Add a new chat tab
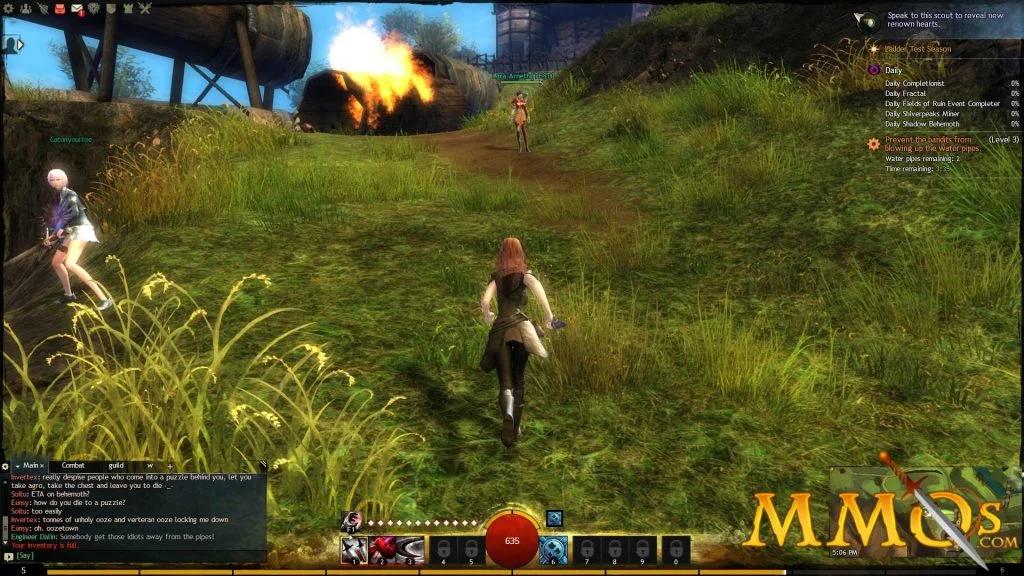Image resolution: width=1024 pixels, height=576 pixels. (170, 466)
